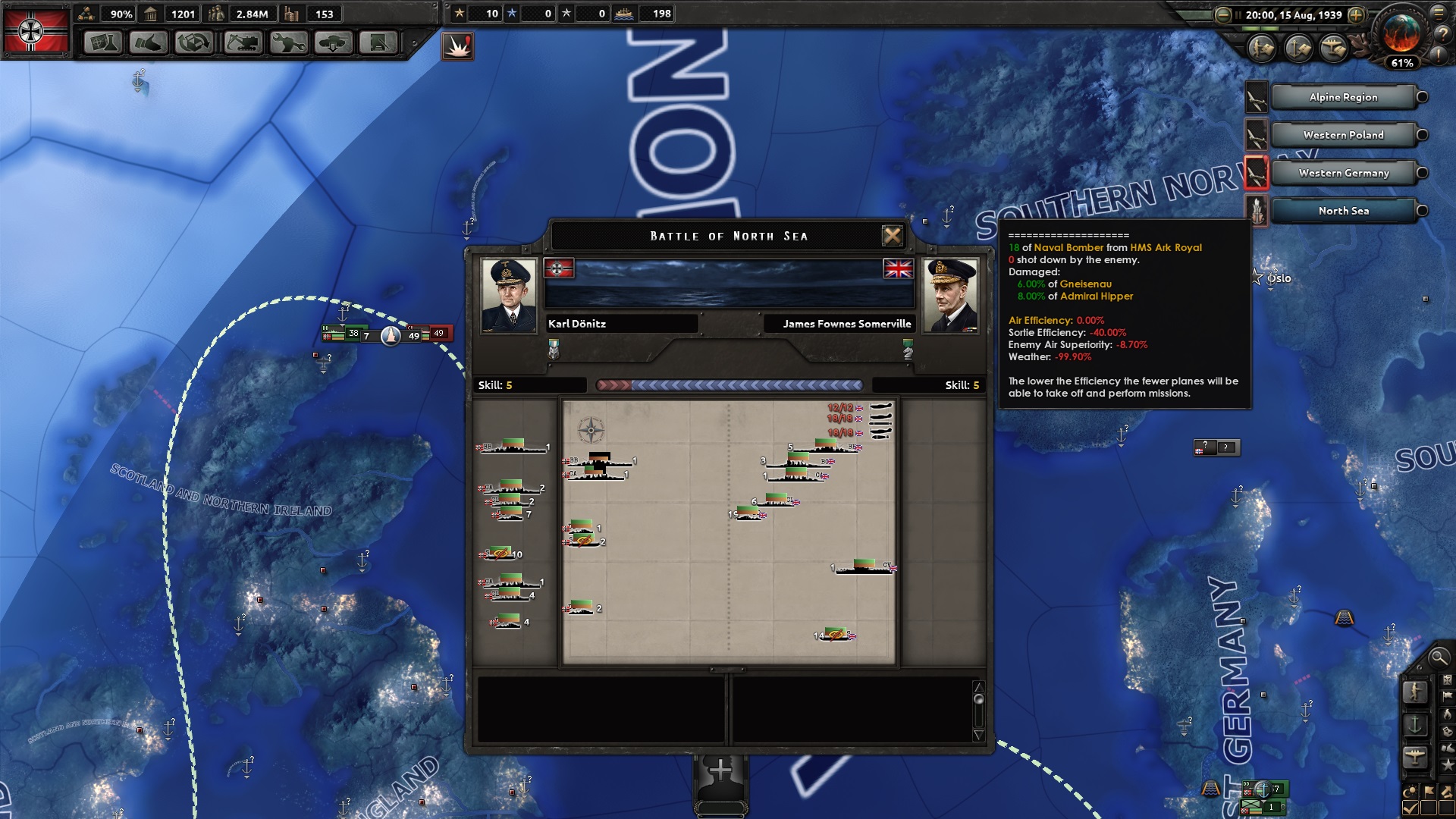The image size is (1456, 819).
Task: Open the tank Recruit and Deploy screen
Action: point(334,42)
